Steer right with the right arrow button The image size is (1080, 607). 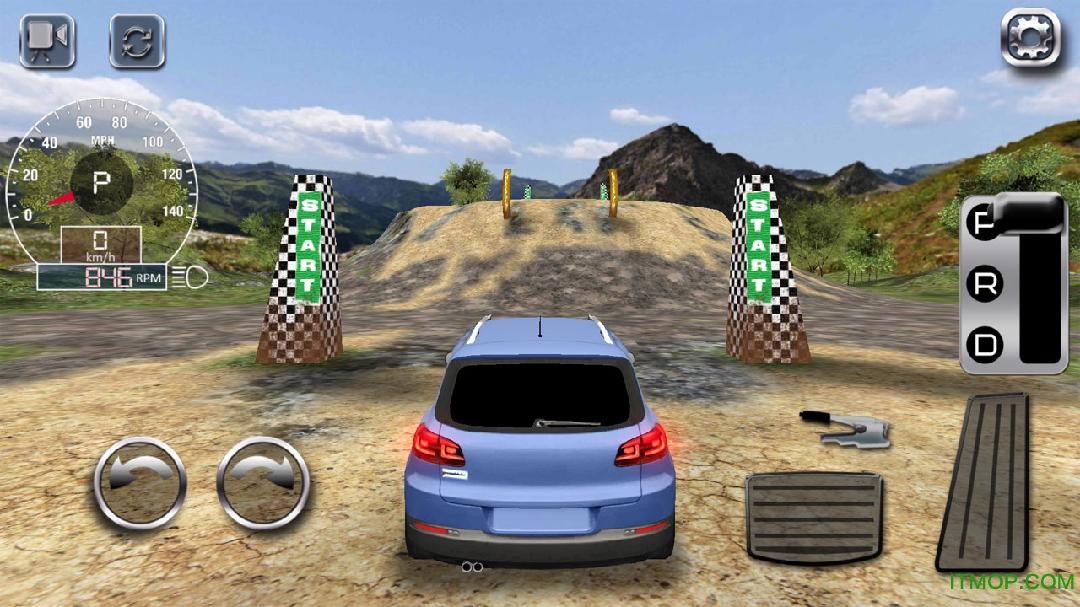pyautogui.click(x=263, y=483)
